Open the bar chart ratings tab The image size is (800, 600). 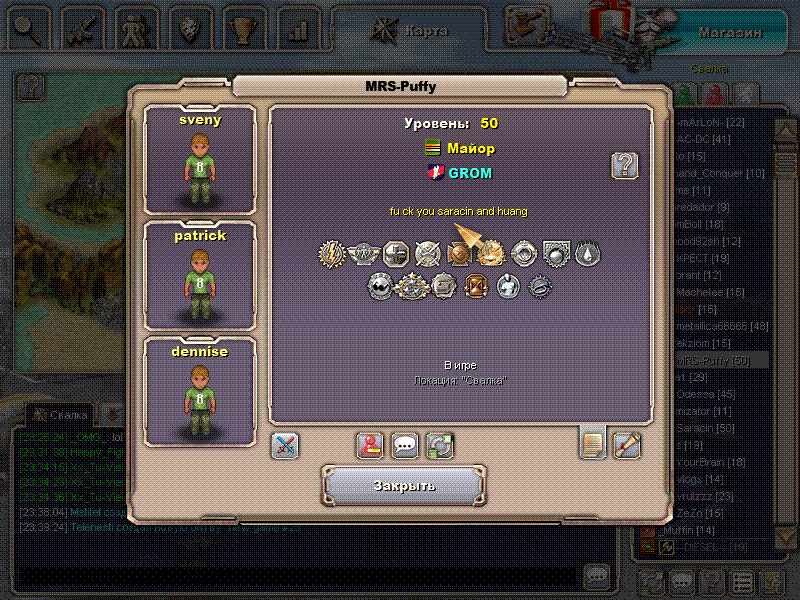coord(296,29)
